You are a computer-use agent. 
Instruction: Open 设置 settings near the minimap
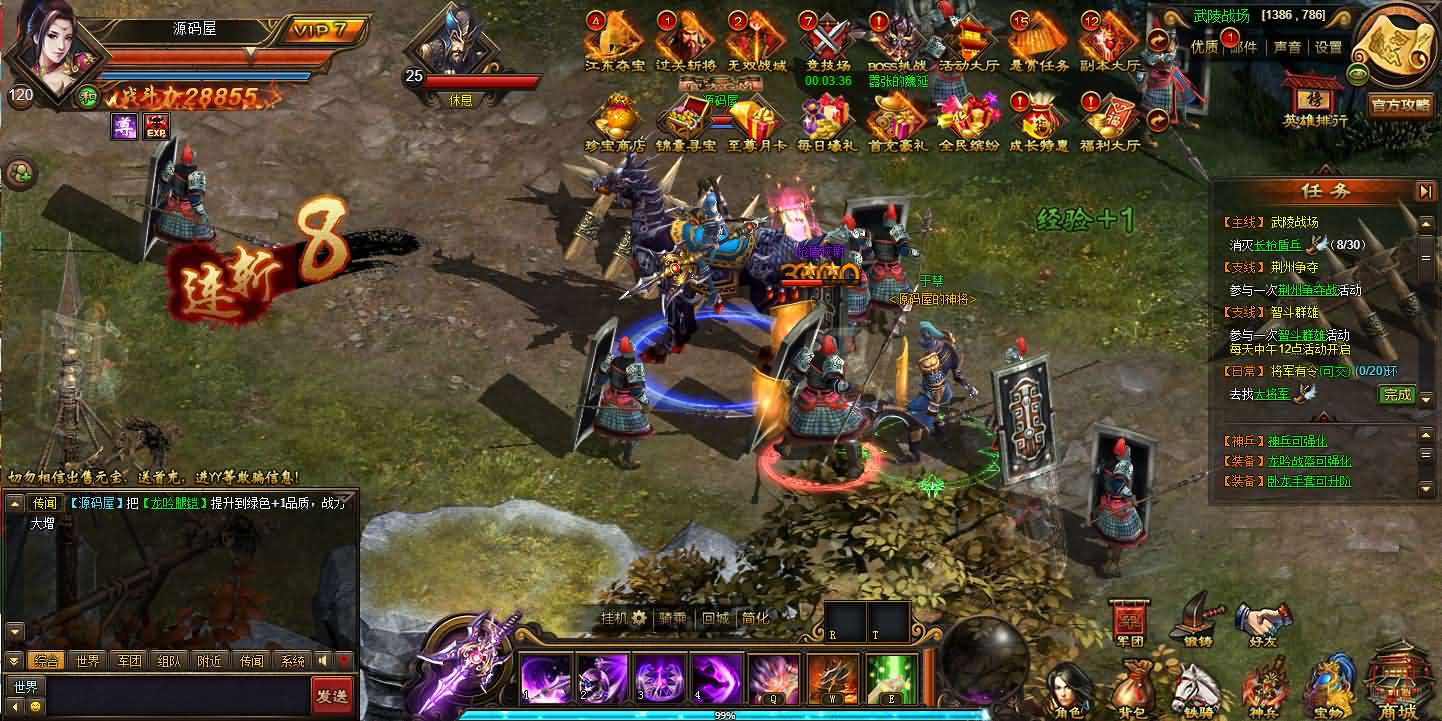pyautogui.click(x=1328, y=47)
